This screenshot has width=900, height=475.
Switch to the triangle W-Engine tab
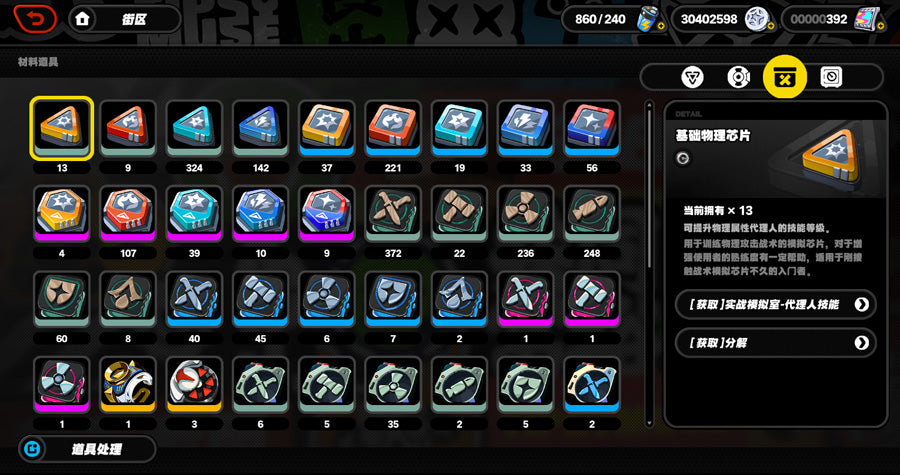pos(692,77)
